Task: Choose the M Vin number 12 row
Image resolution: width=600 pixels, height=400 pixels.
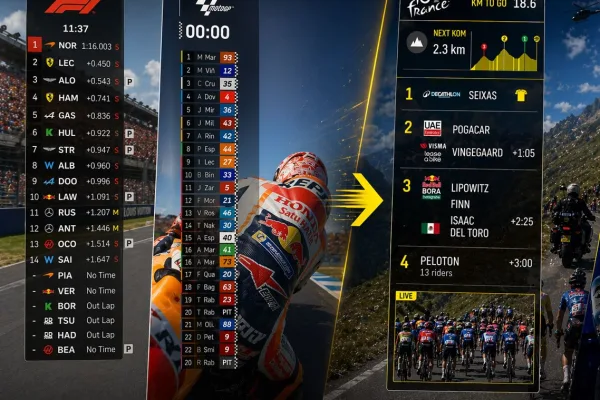Action: click(x=208, y=71)
